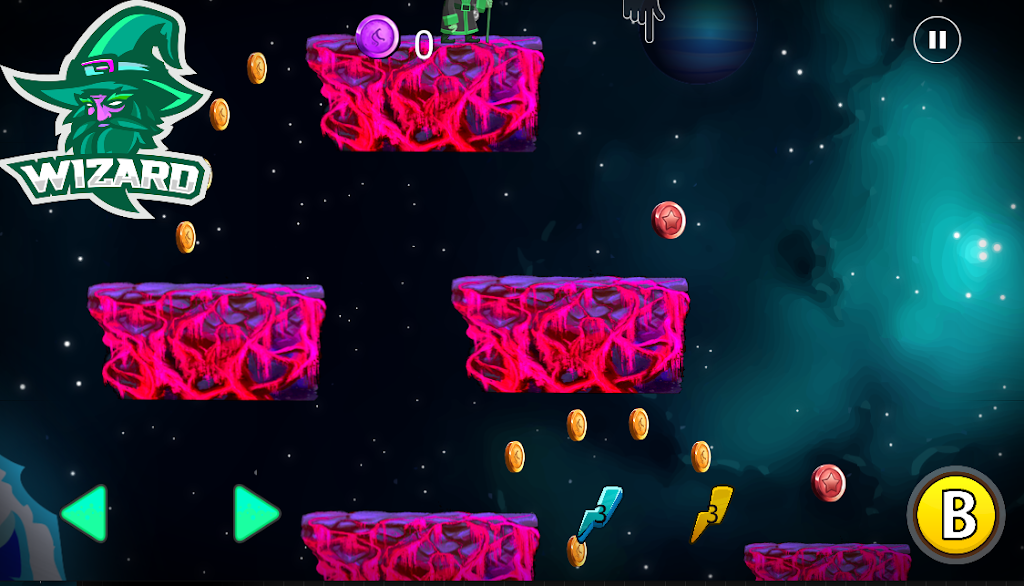1024x586 pixels.
Task: Tap the green left arrow
Action: click(x=84, y=513)
